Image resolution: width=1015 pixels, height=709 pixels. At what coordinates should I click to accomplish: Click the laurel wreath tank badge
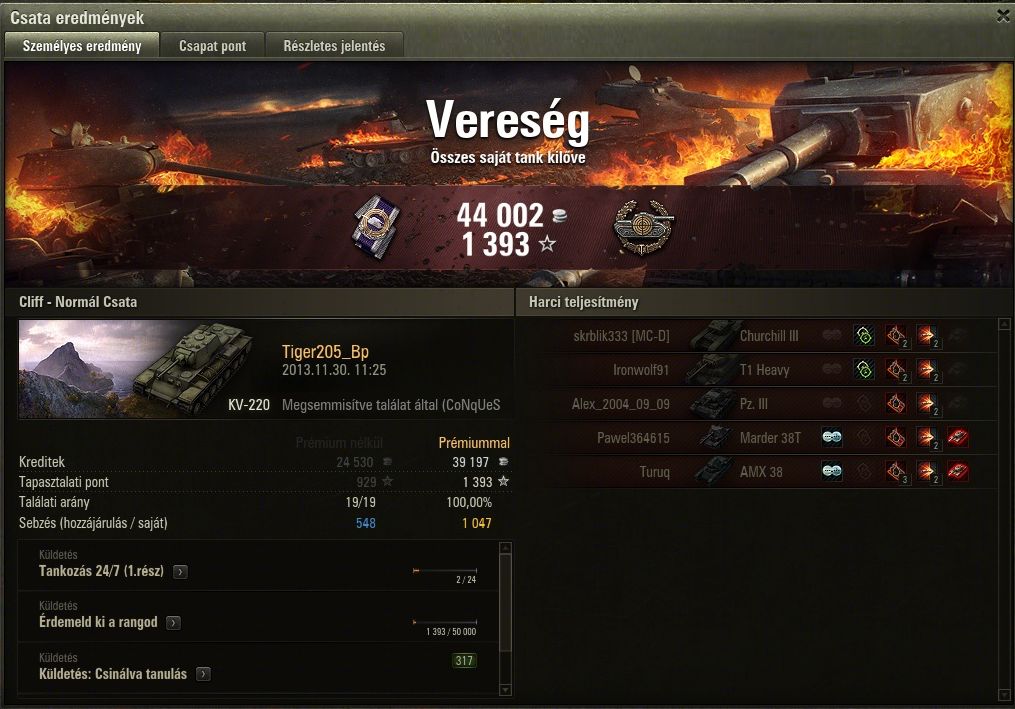click(642, 228)
